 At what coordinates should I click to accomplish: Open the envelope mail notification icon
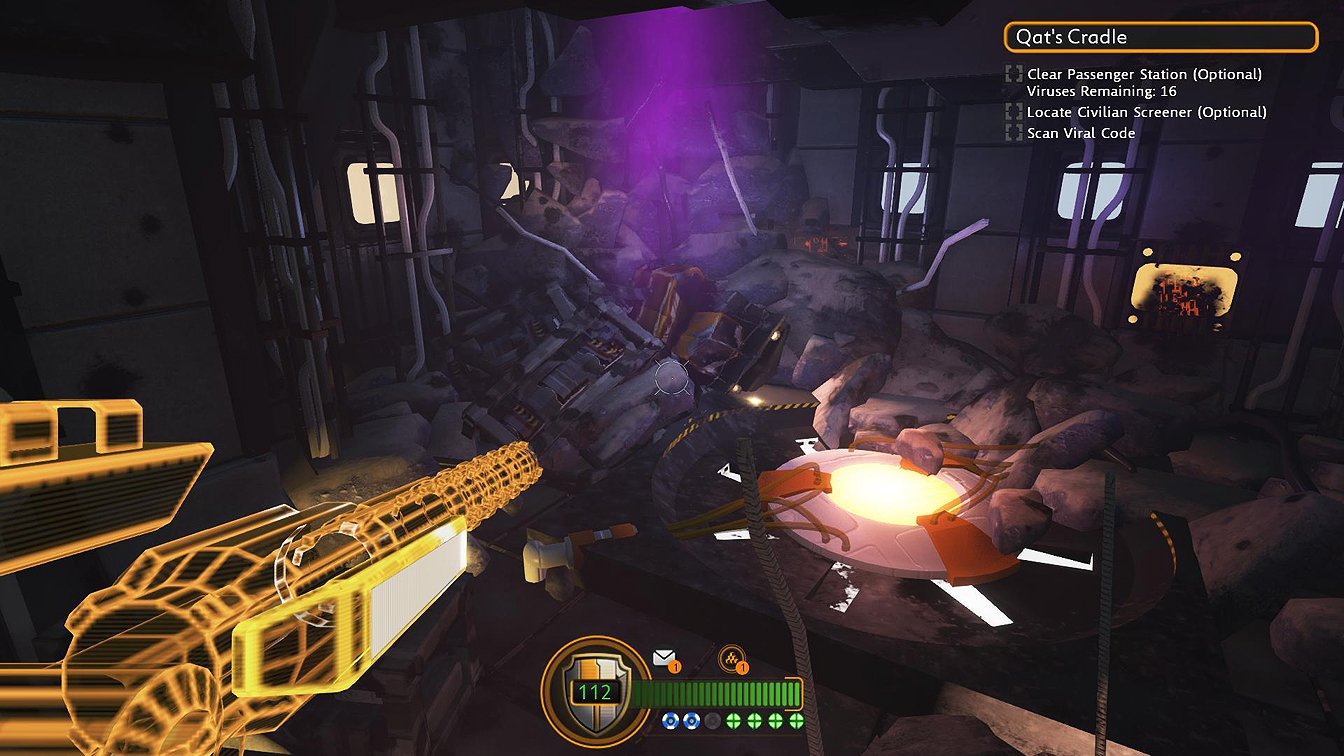coord(664,658)
